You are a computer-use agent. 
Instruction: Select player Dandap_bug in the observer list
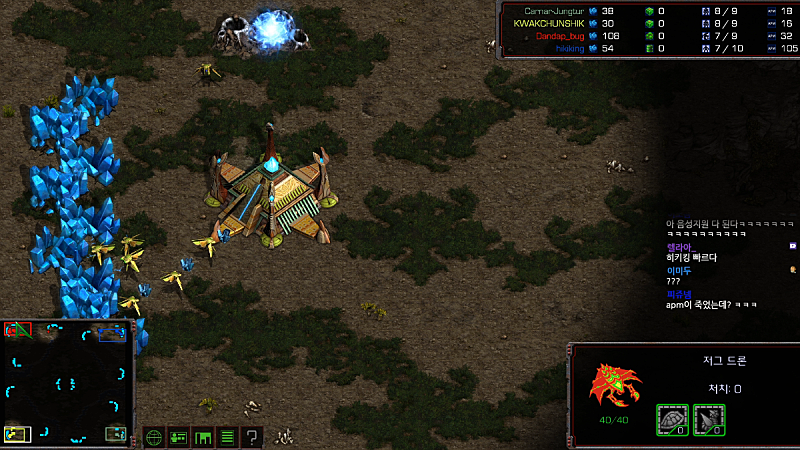click(x=559, y=35)
